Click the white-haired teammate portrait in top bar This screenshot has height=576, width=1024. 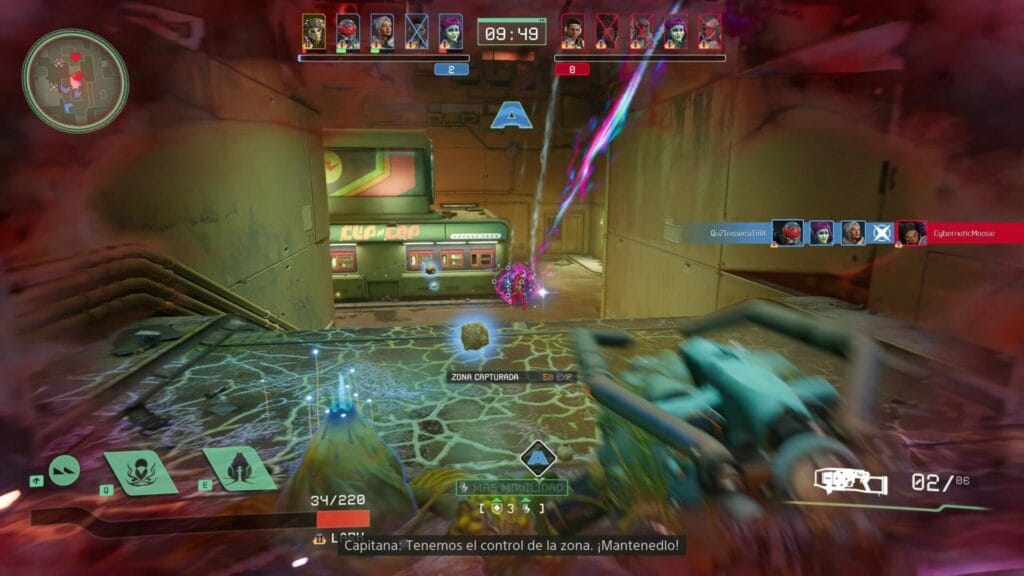click(x=382, y=31)
